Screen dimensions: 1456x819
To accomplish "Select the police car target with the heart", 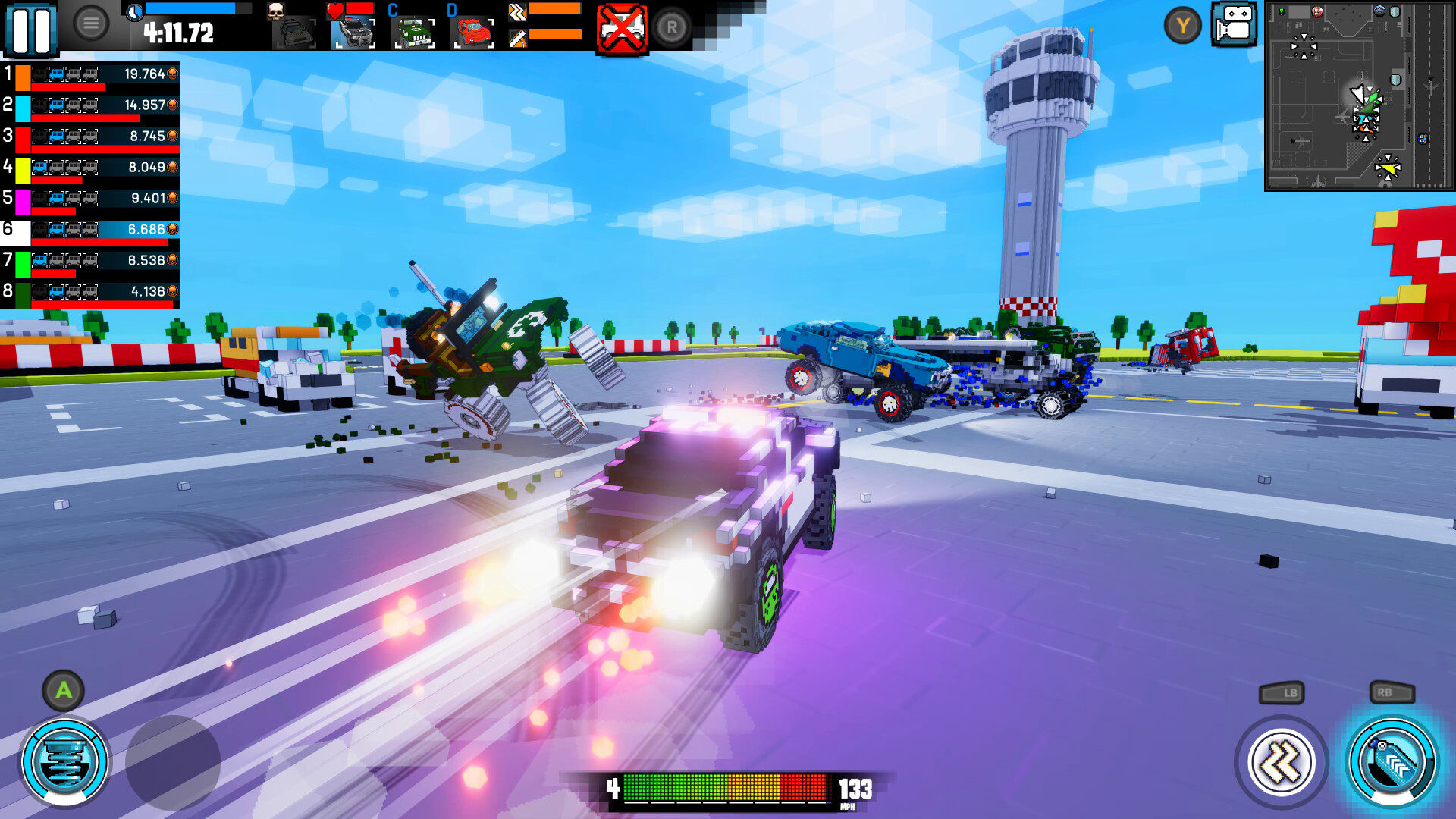I will coord(353,34).
